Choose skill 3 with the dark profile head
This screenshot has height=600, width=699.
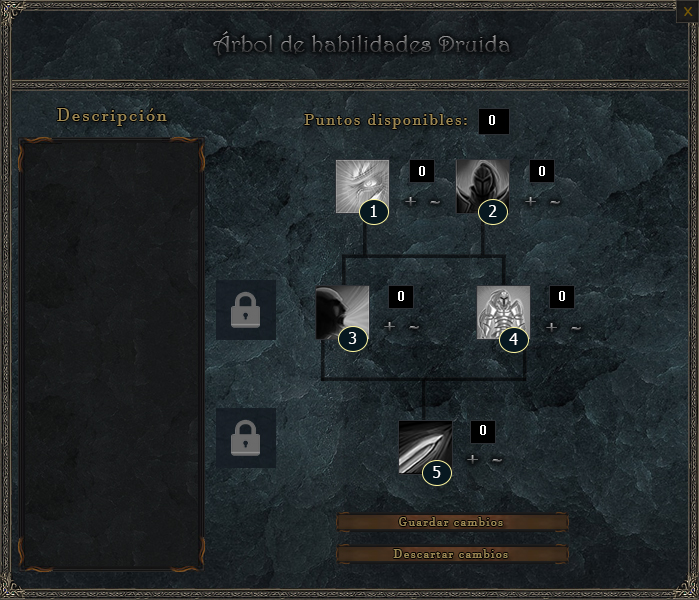click(x=342, y=312)
